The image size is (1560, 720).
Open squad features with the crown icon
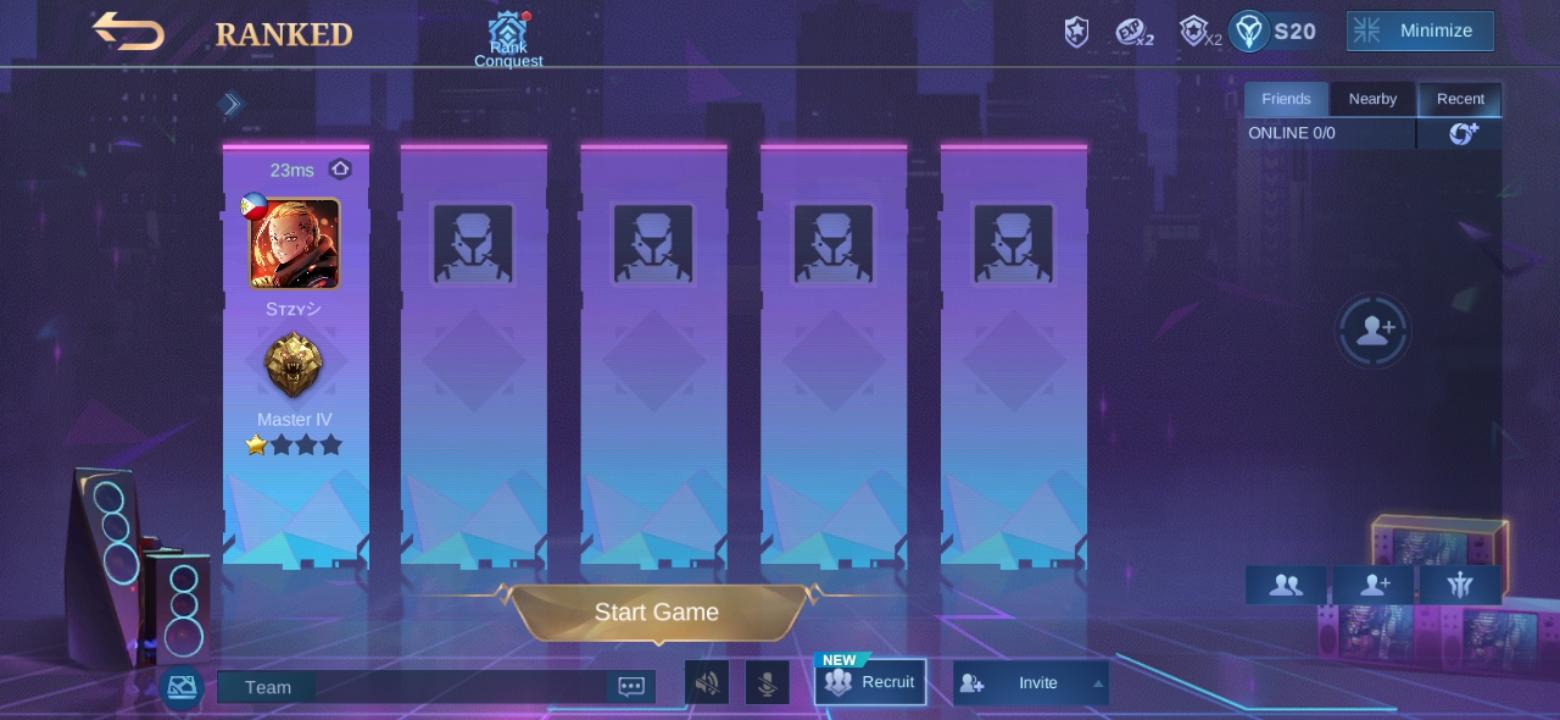tap(1461, 585)
